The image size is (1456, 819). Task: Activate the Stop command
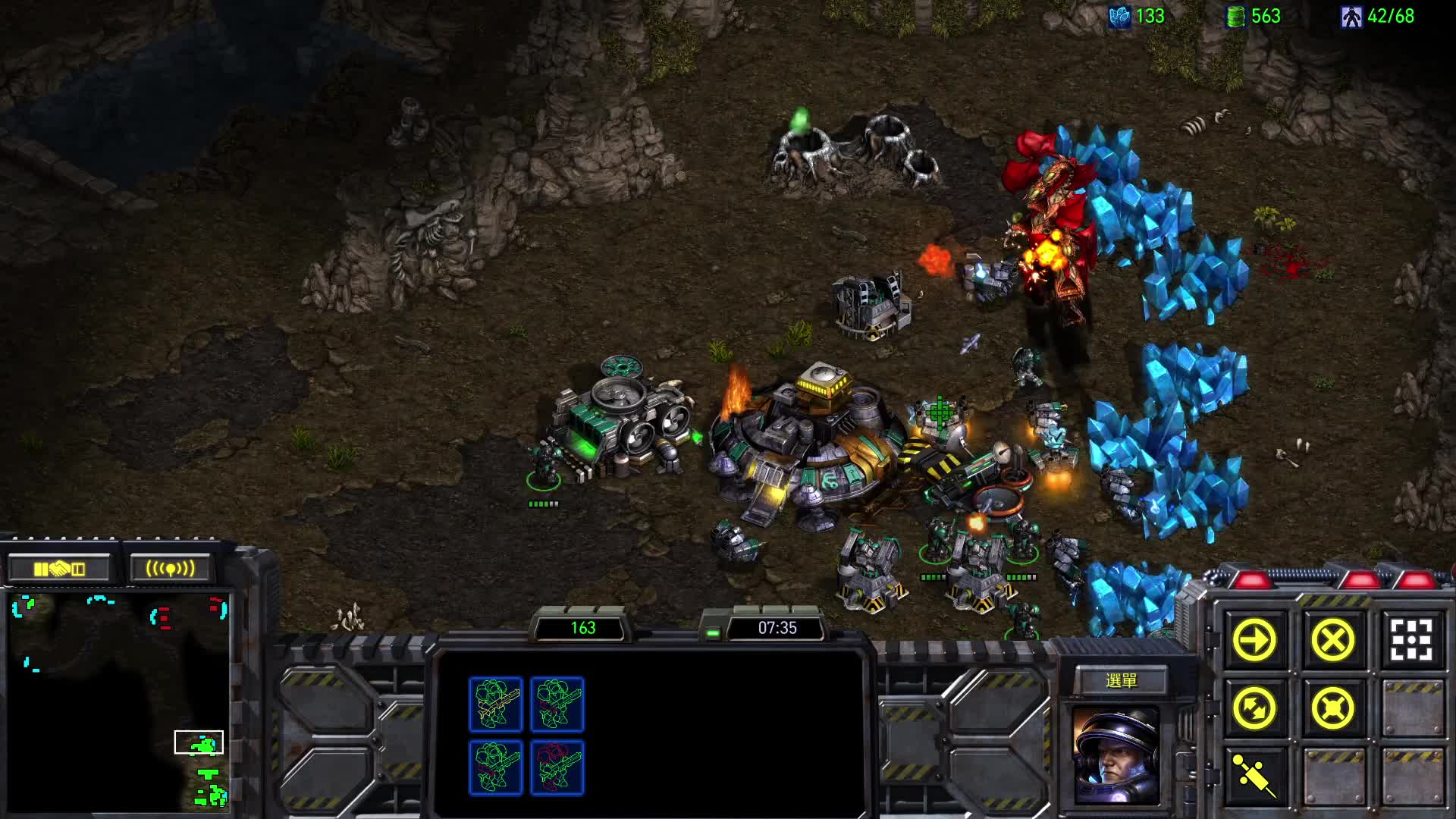pos(1332,641)
